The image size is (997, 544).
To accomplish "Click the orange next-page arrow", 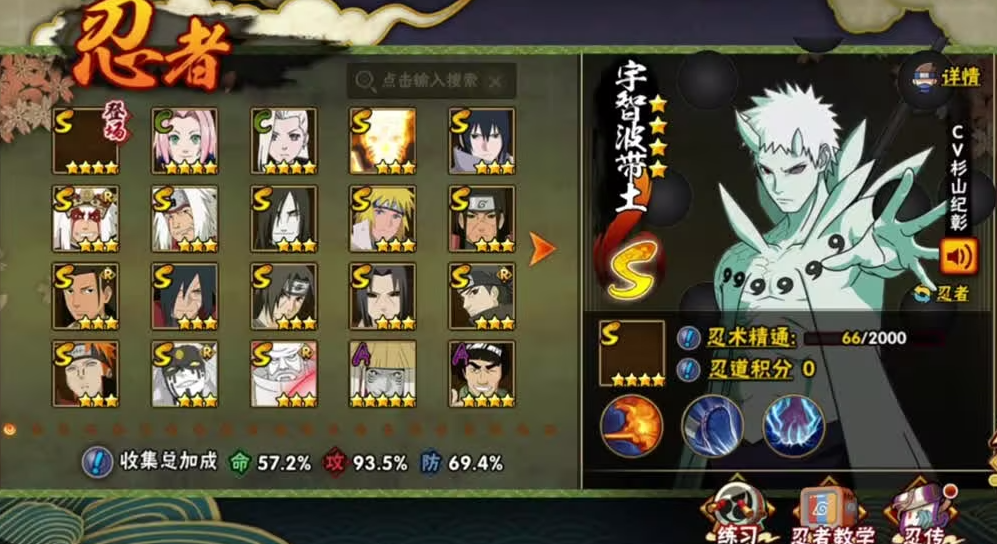I will (x=542, y=249).
